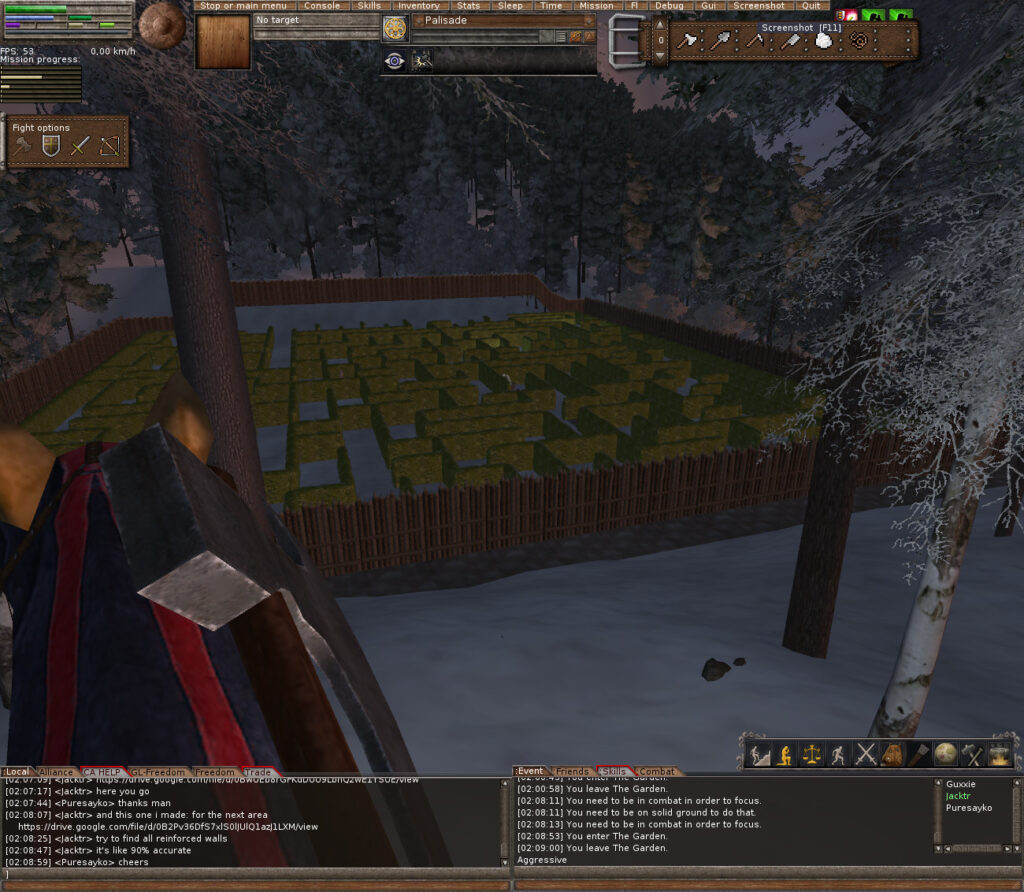Choose the sword icon in Fight options
The height and width of the screenshot is (892, 1024).
click(80, 147)
